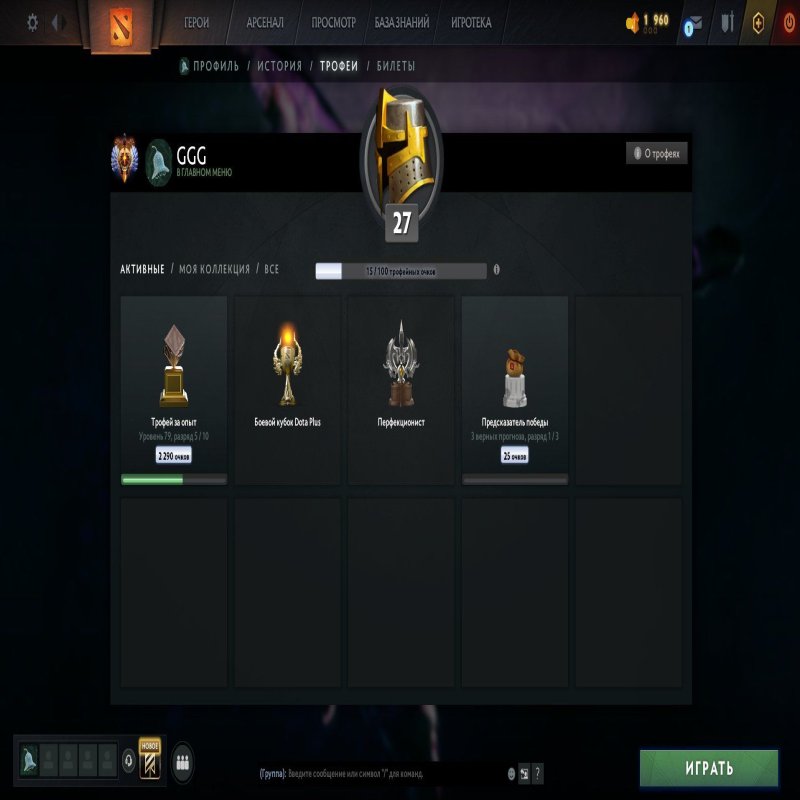Open the settings gear icon
The image size is (800, 800).
pos(32,22)
